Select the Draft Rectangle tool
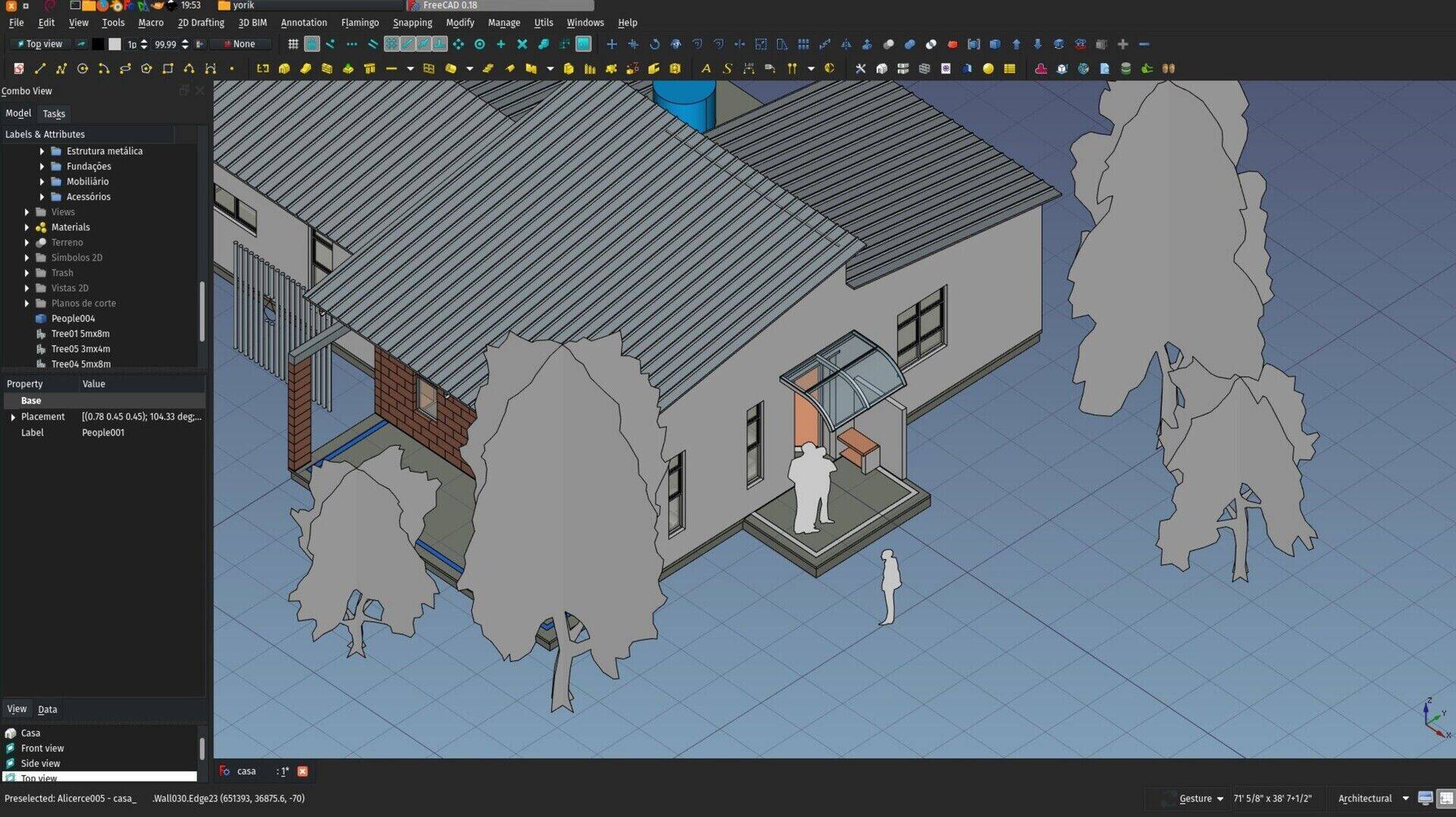This screenshot has height=817, width=1456. pos(168,68)
